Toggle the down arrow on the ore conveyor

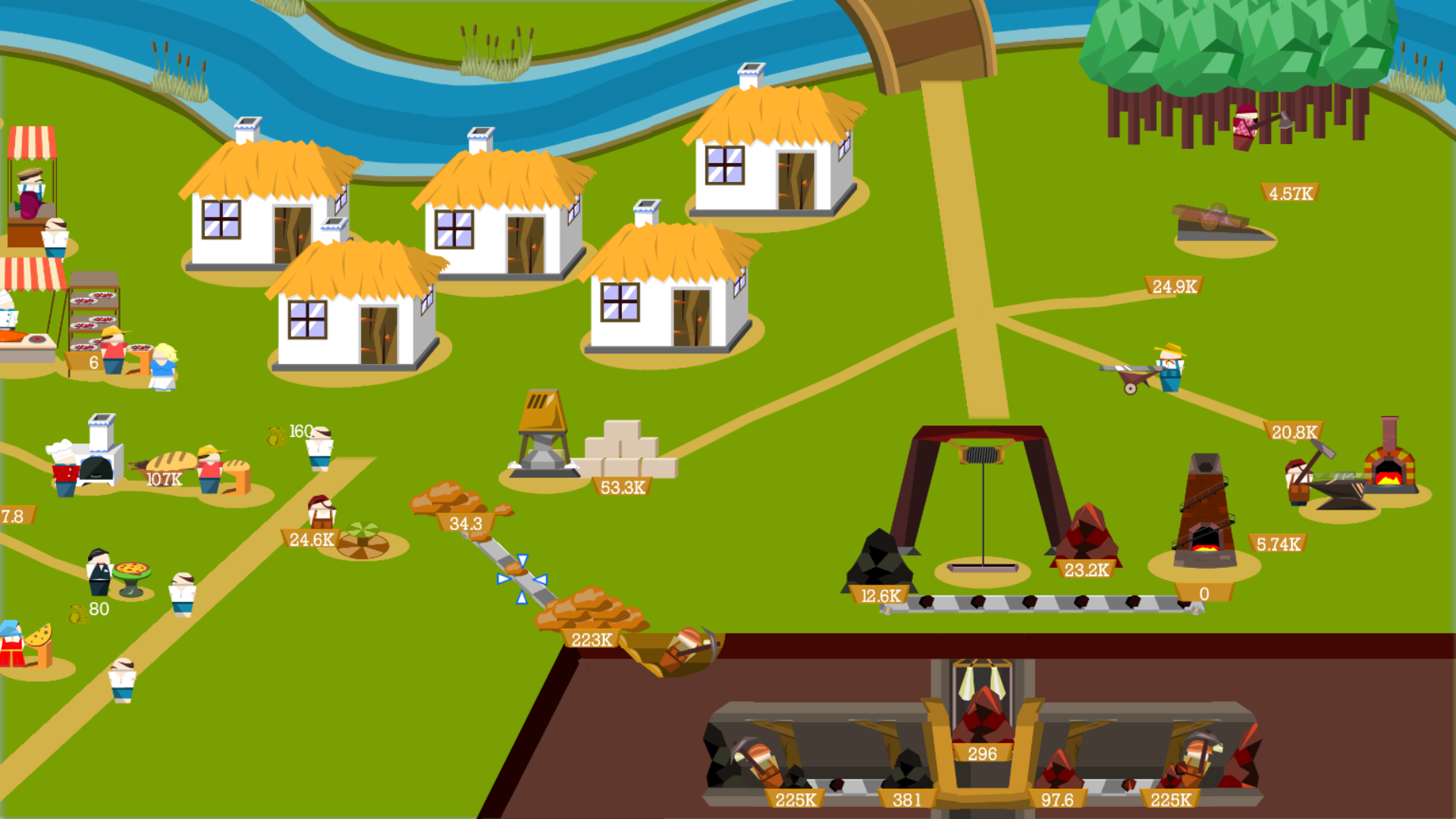click(522, 561)
